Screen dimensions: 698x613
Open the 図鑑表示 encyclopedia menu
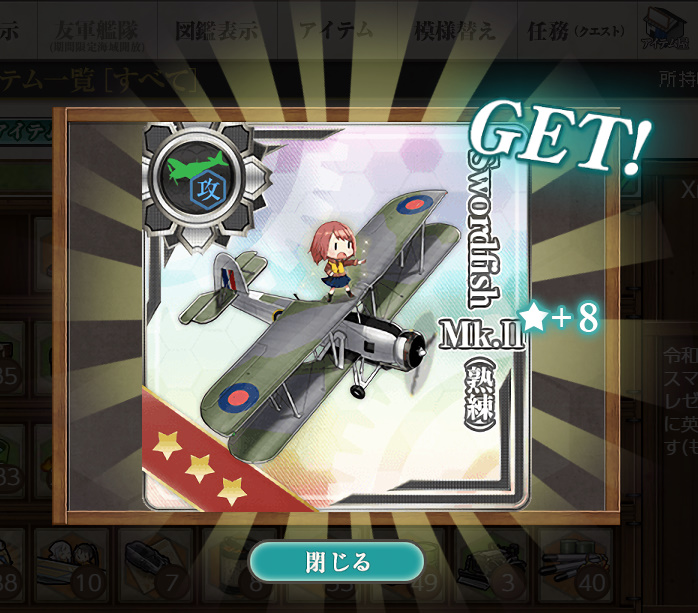pyautogui.click(x=215, y=31)
